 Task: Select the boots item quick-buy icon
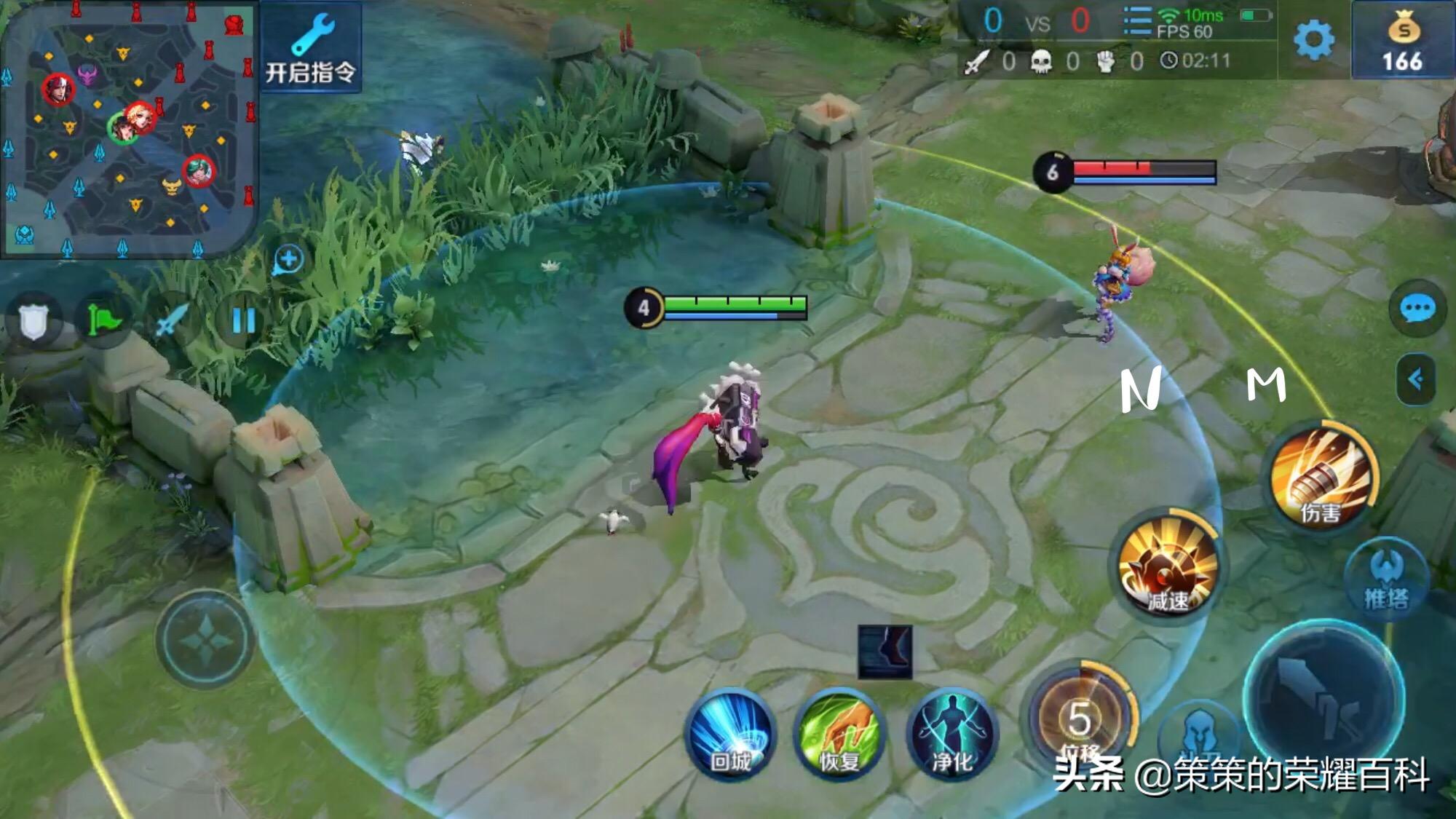tap(885, 652)
